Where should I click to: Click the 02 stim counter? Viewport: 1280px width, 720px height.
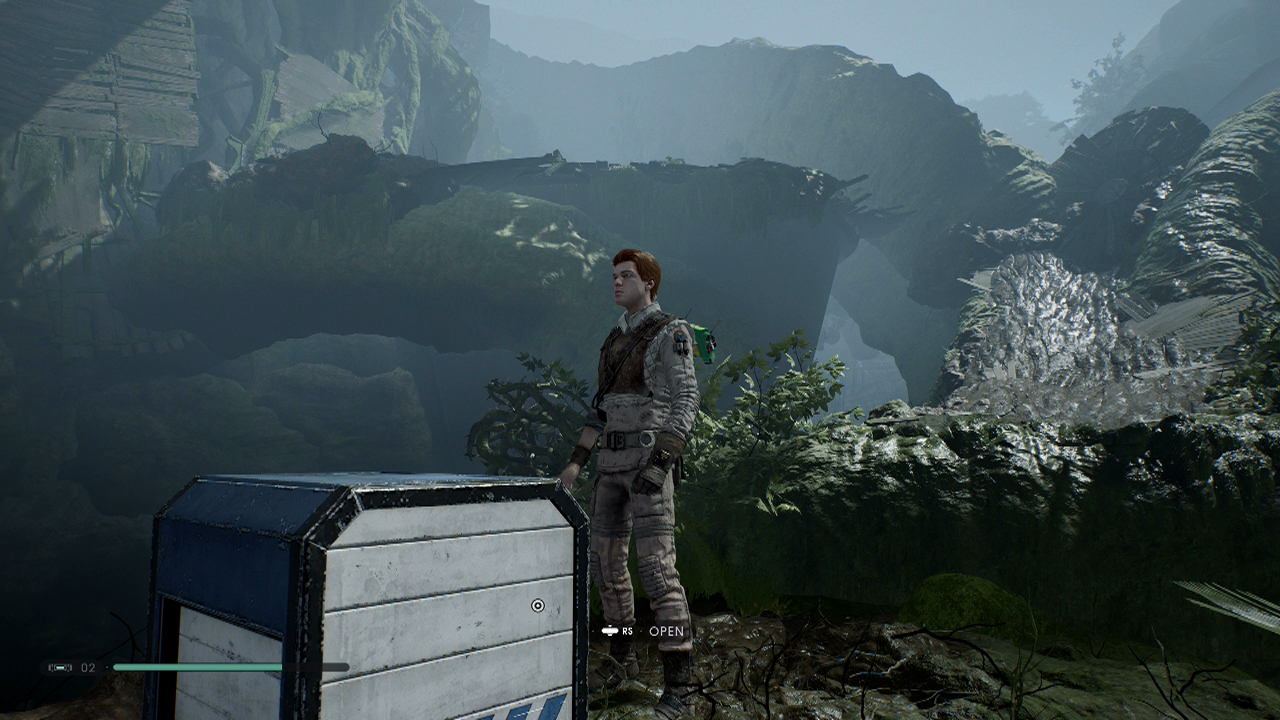[87, 666]
